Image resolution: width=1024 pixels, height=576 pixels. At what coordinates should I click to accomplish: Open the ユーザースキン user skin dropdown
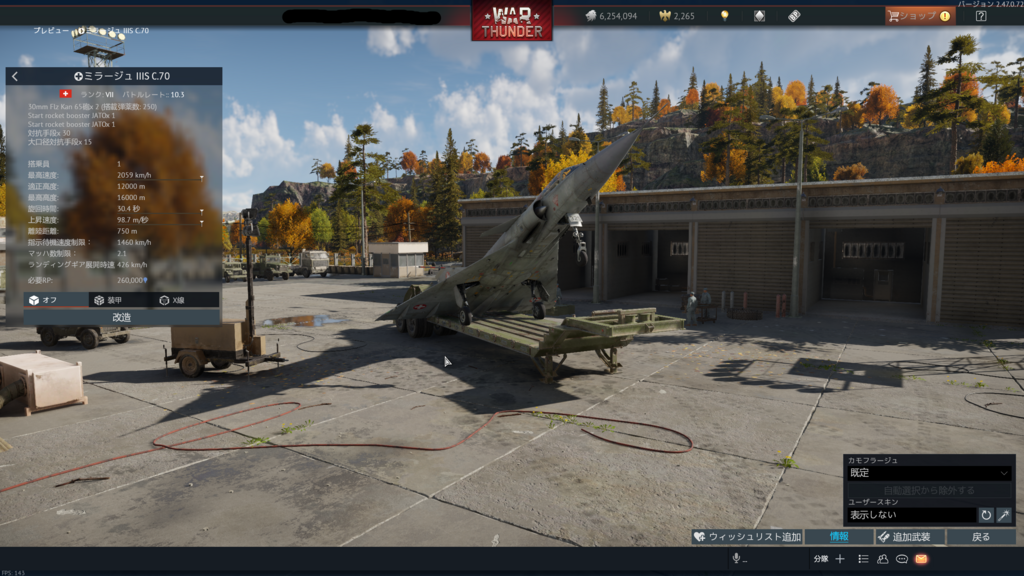point(910,515)
